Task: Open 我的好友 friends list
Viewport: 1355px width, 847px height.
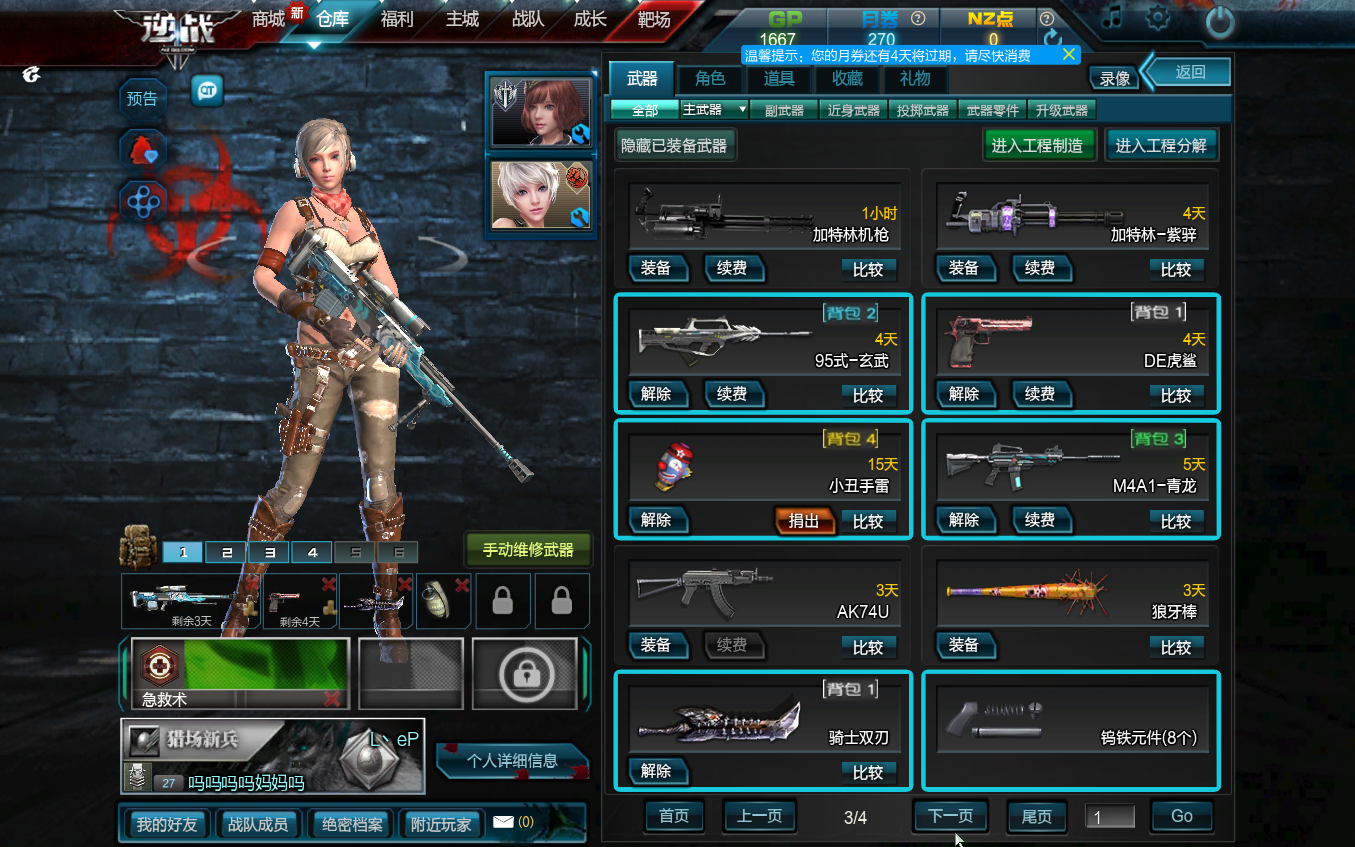Action: click(x=167, y=824)
